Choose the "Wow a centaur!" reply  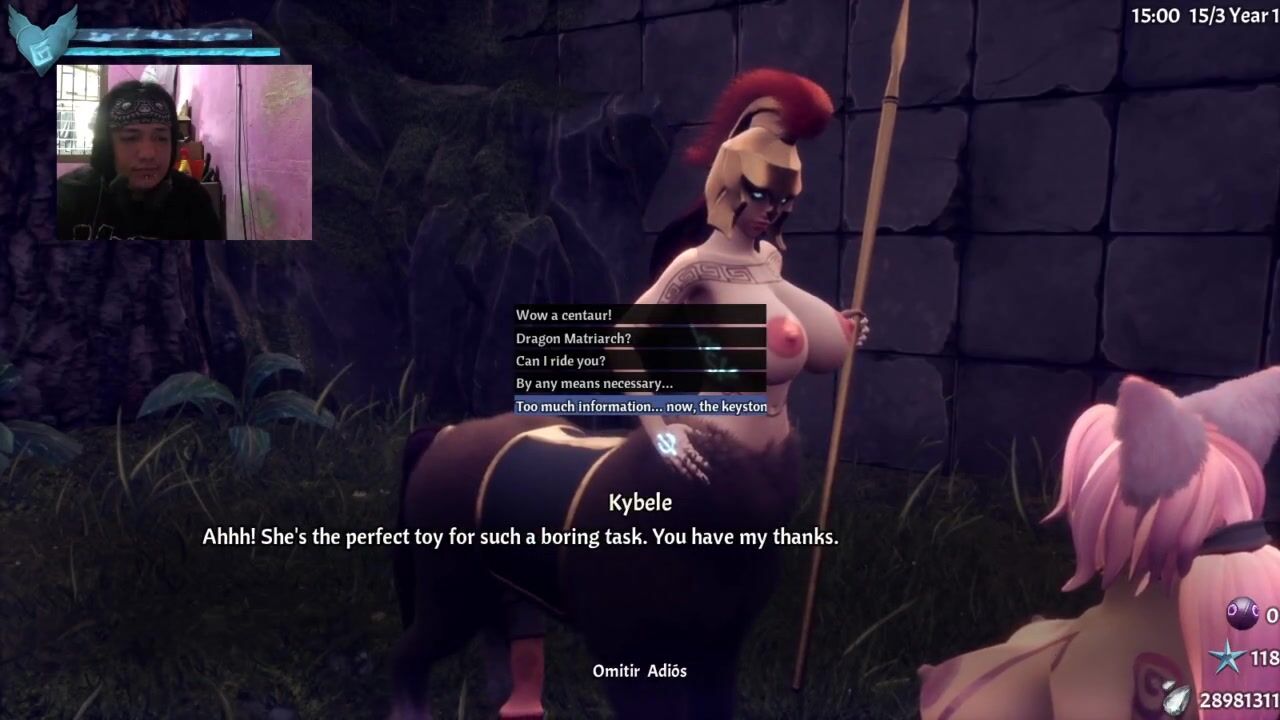[x=563, y=316]
